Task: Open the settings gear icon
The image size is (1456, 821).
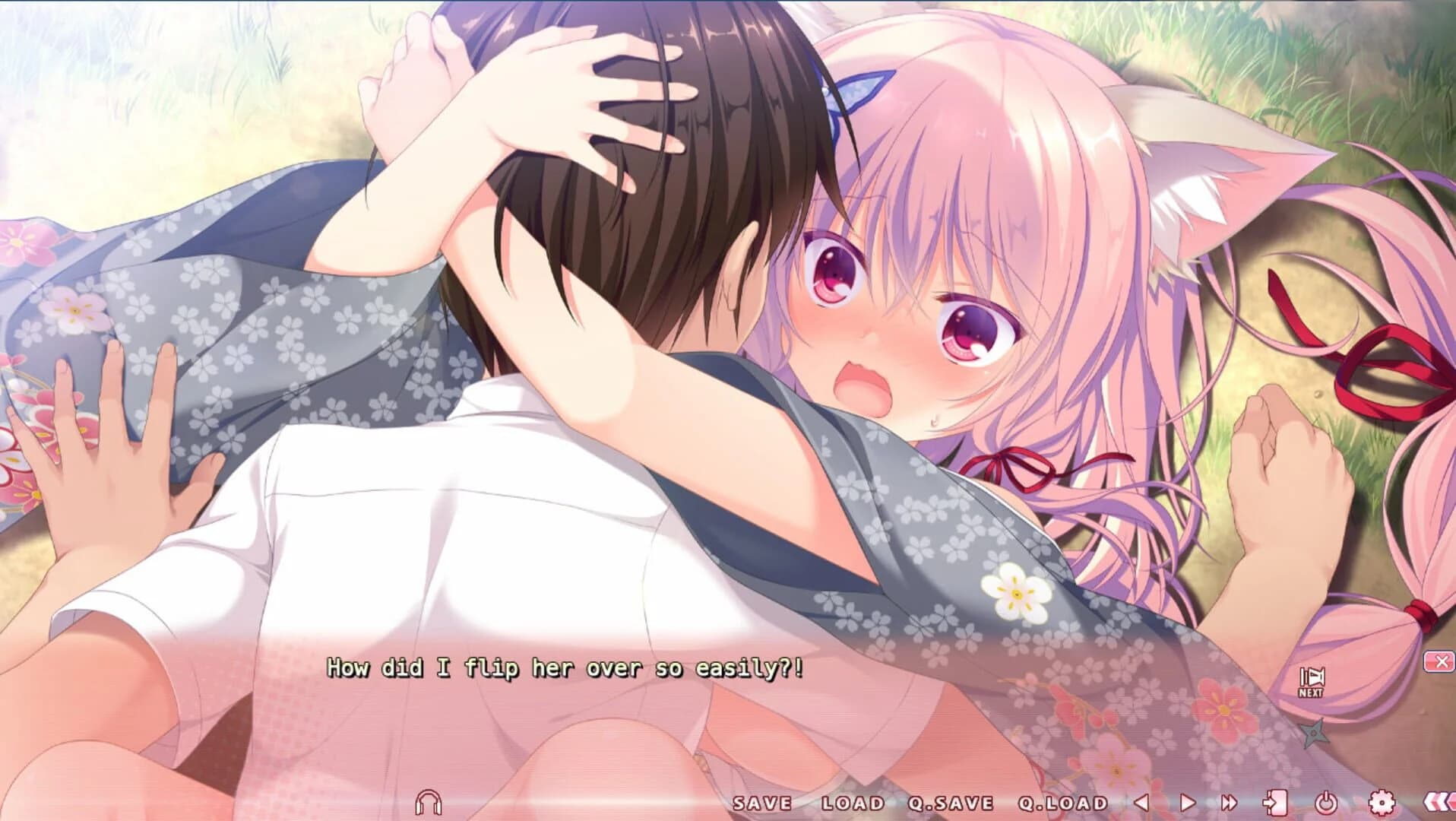Action: [1383, 800]
